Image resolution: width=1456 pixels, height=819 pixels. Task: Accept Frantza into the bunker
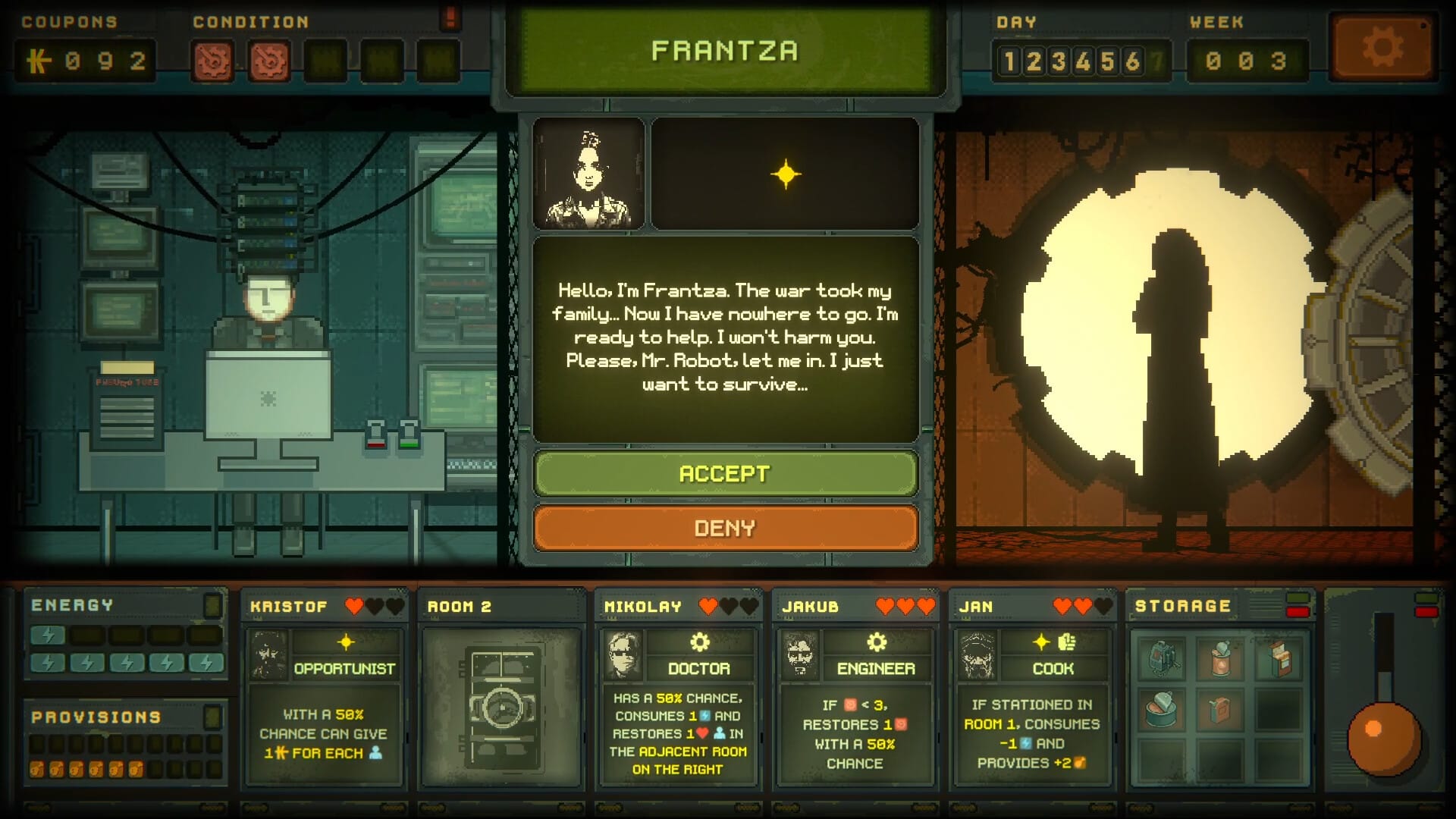tap(725, 473)
